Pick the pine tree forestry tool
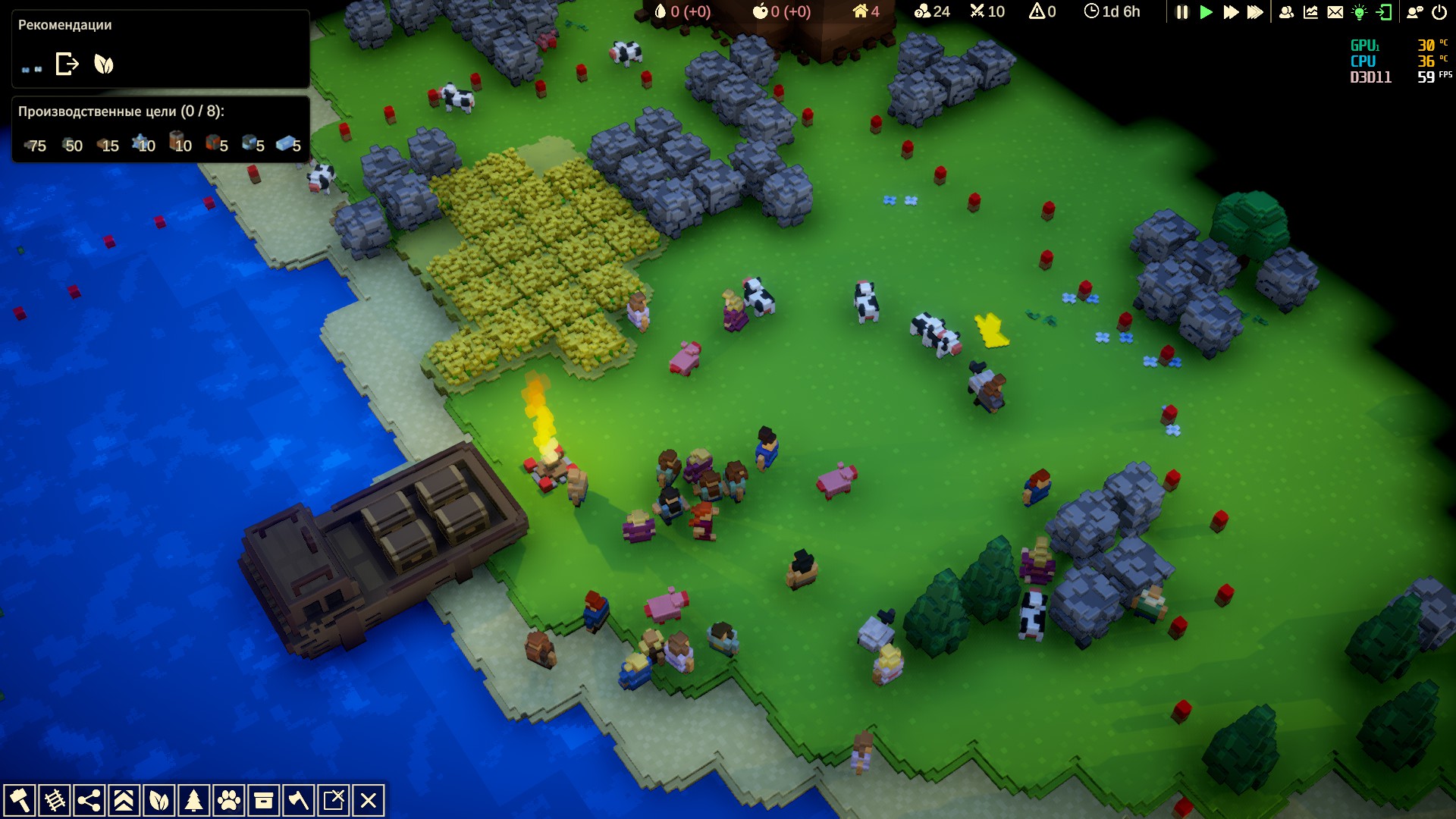1456x819 pixels. click(193, 801)
